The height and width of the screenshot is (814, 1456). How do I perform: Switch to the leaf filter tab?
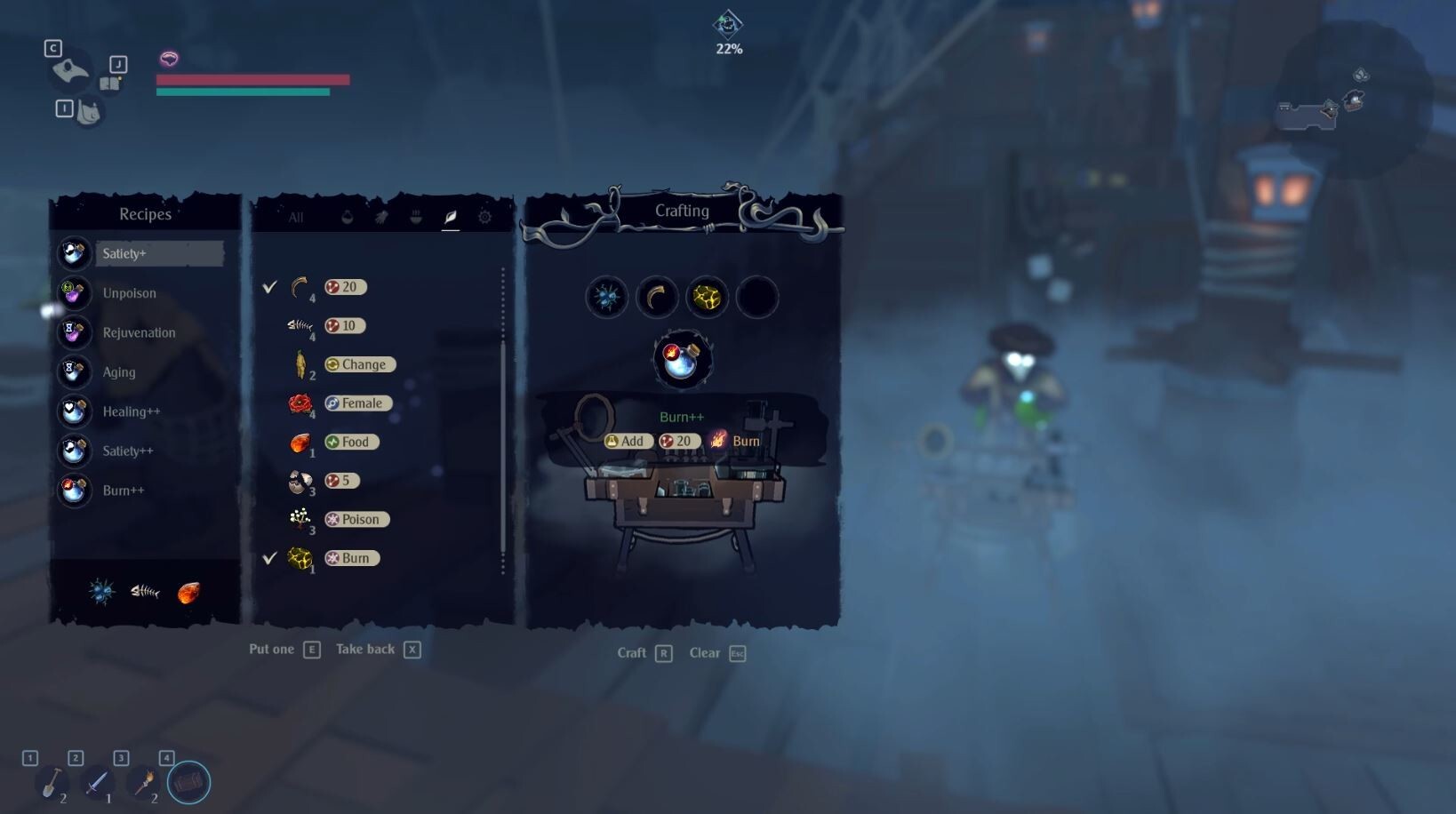pos(451,217)
